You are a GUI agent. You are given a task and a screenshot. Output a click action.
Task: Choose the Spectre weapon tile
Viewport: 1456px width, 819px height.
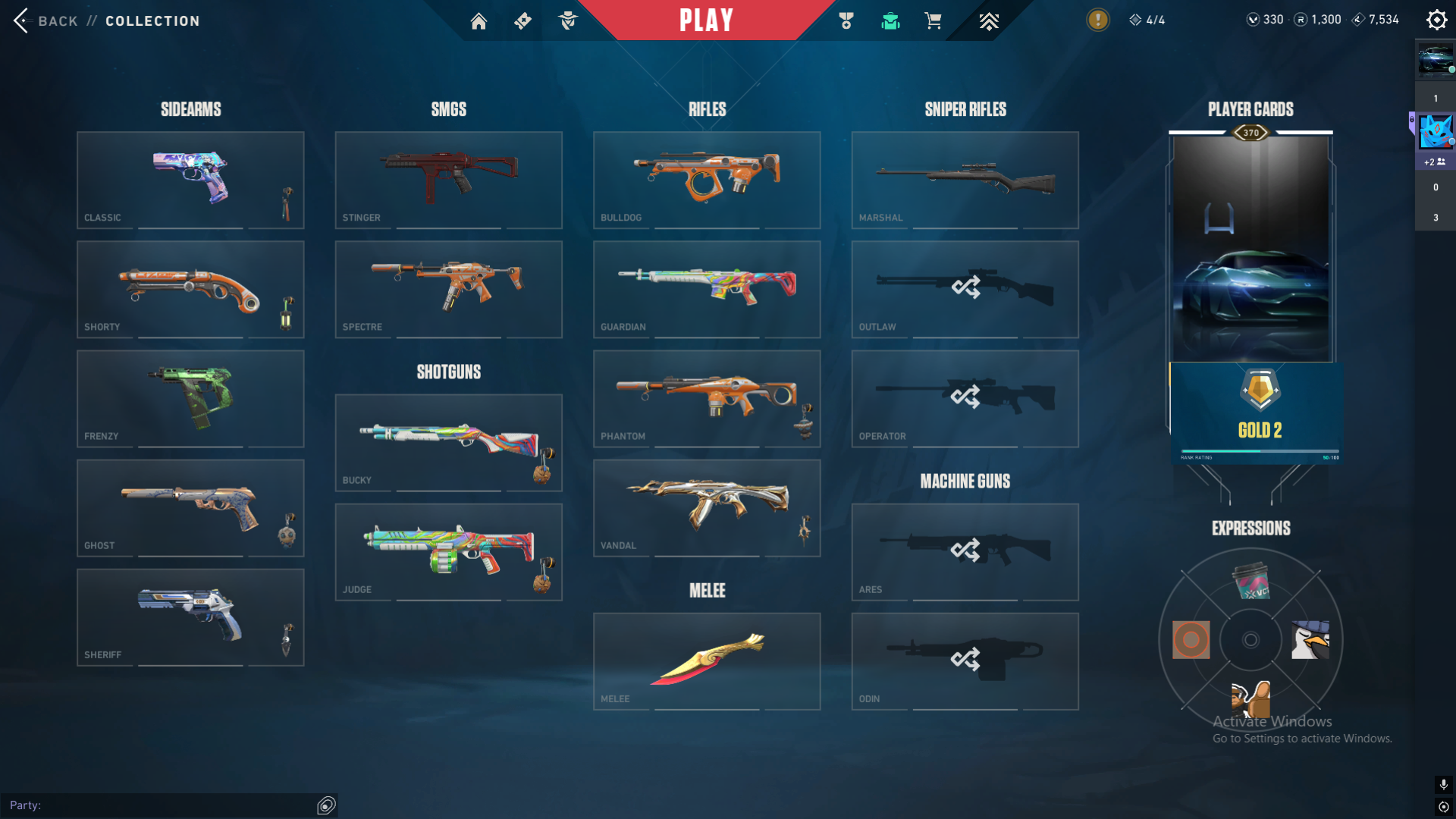[x=448, y=289]
